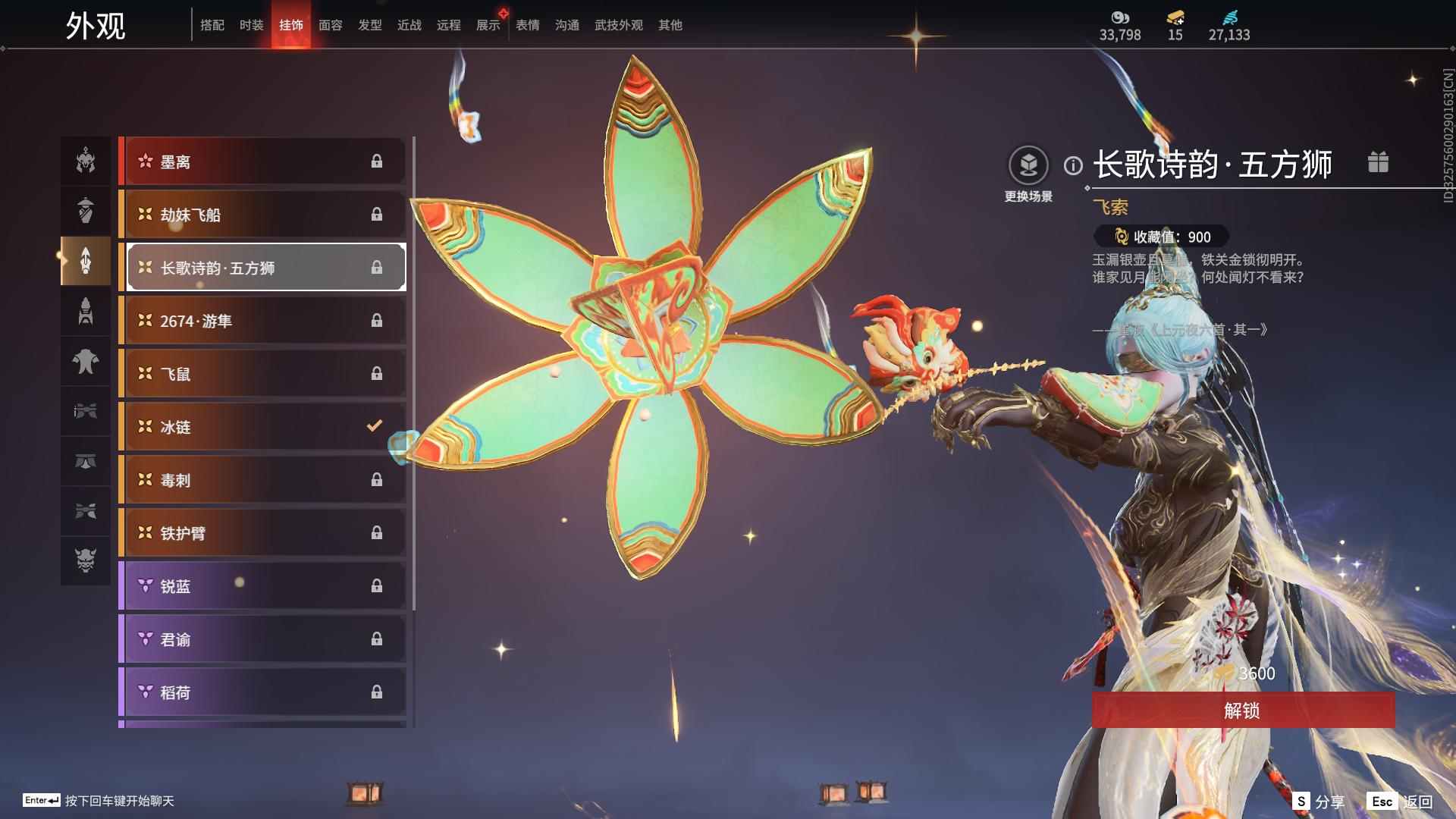Select the 君谕 list entry
Viewport: 1456px width, 819px height.
pos(263,639)
